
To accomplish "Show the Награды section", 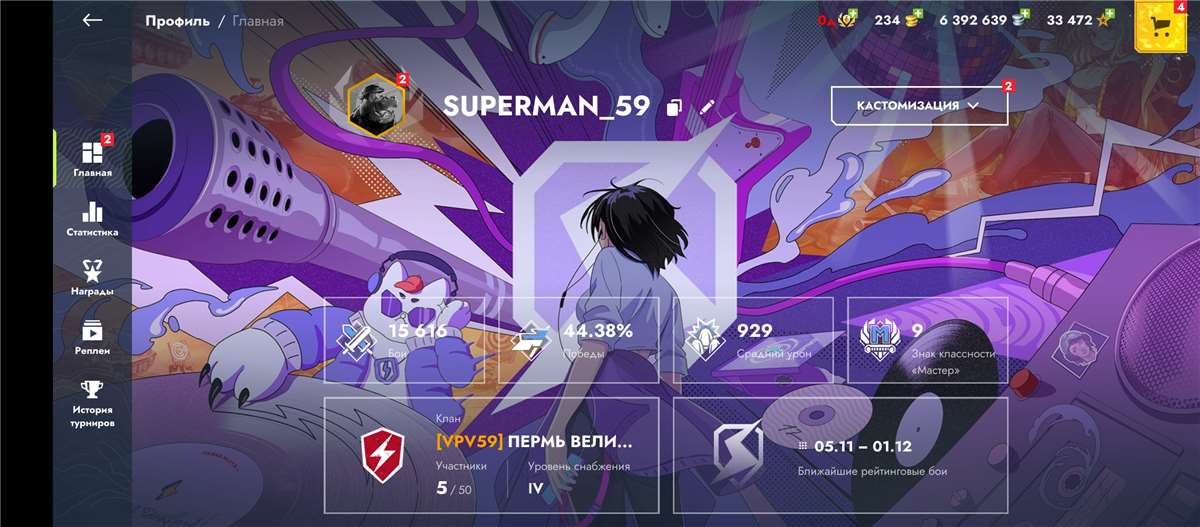I will point(92,278).
